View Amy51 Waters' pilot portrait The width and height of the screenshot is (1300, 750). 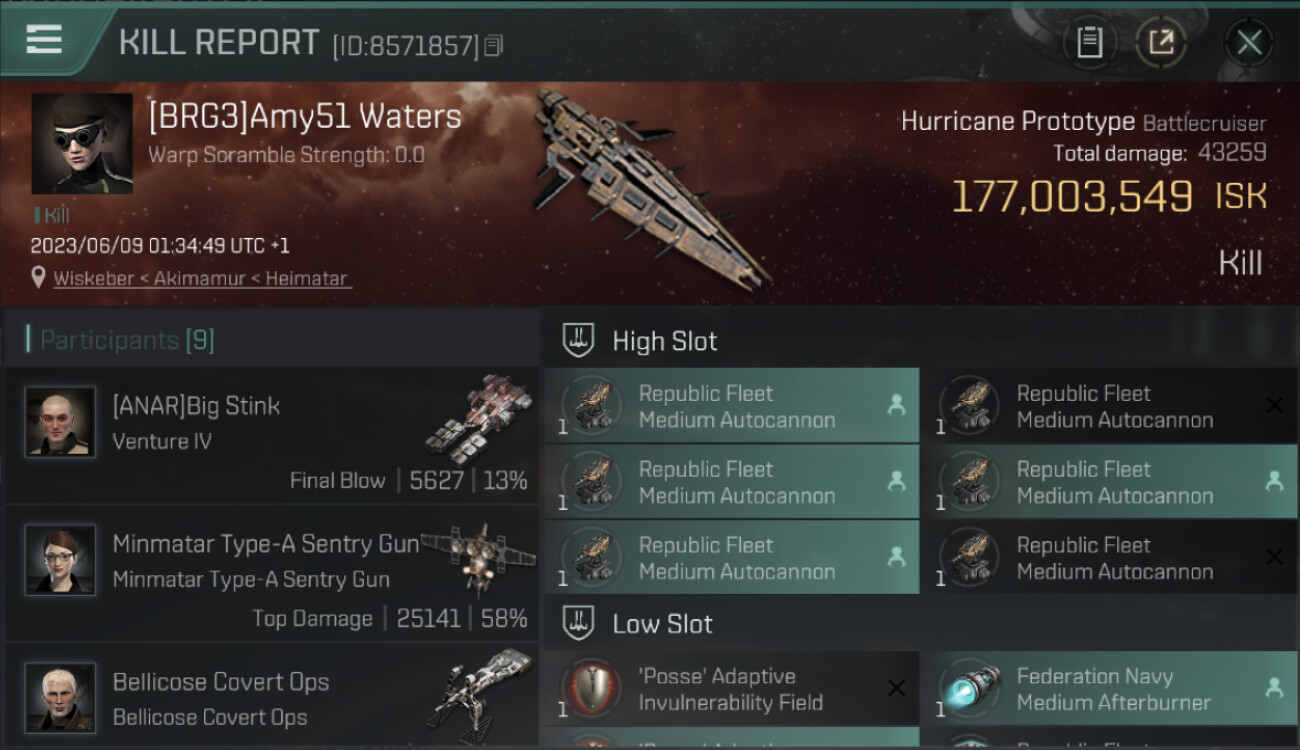pyautogui.click(x=82, y=144)
